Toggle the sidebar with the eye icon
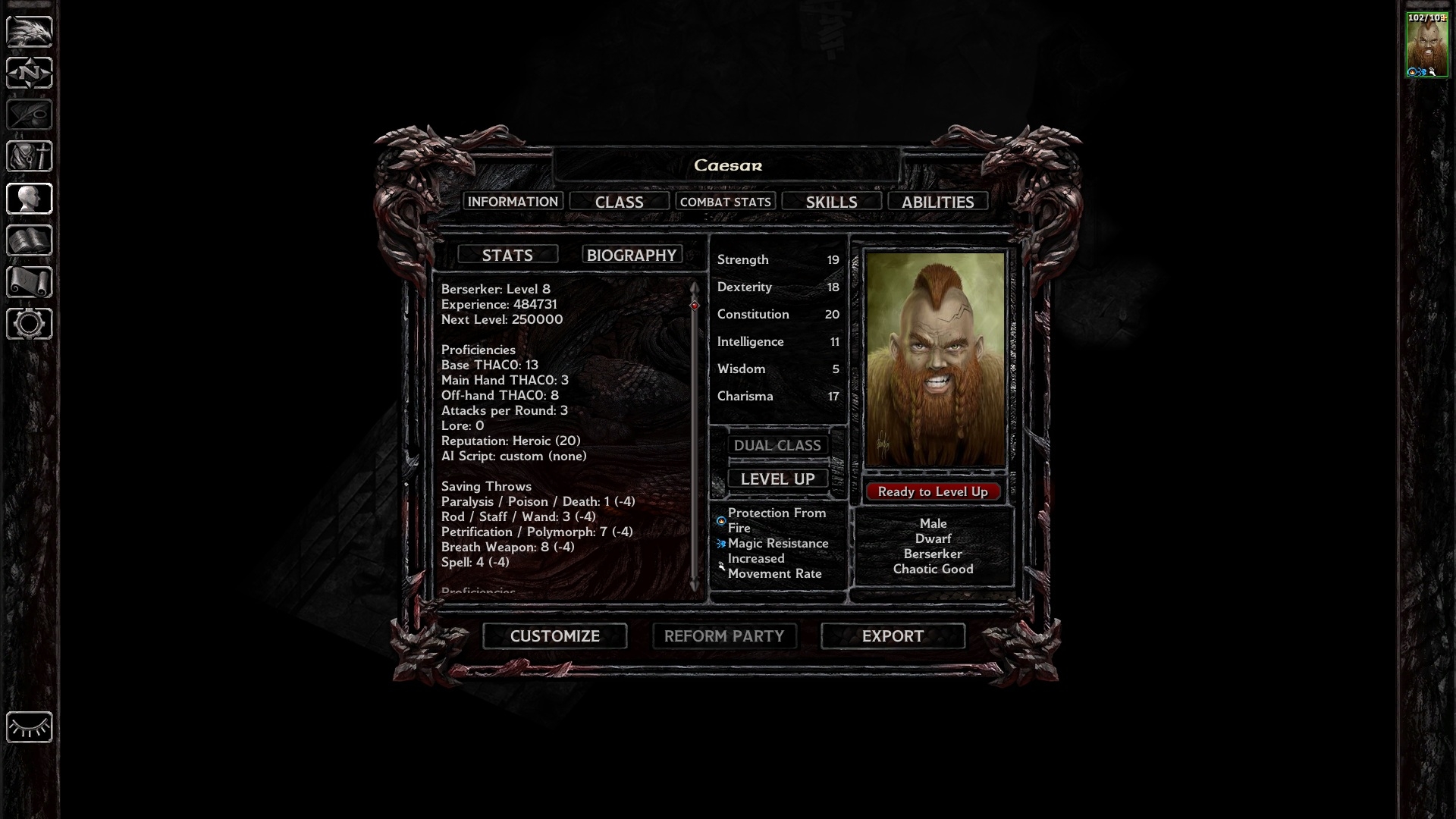Image resolution: width=1456 pixels, height=819 pixels. [29, 727]
